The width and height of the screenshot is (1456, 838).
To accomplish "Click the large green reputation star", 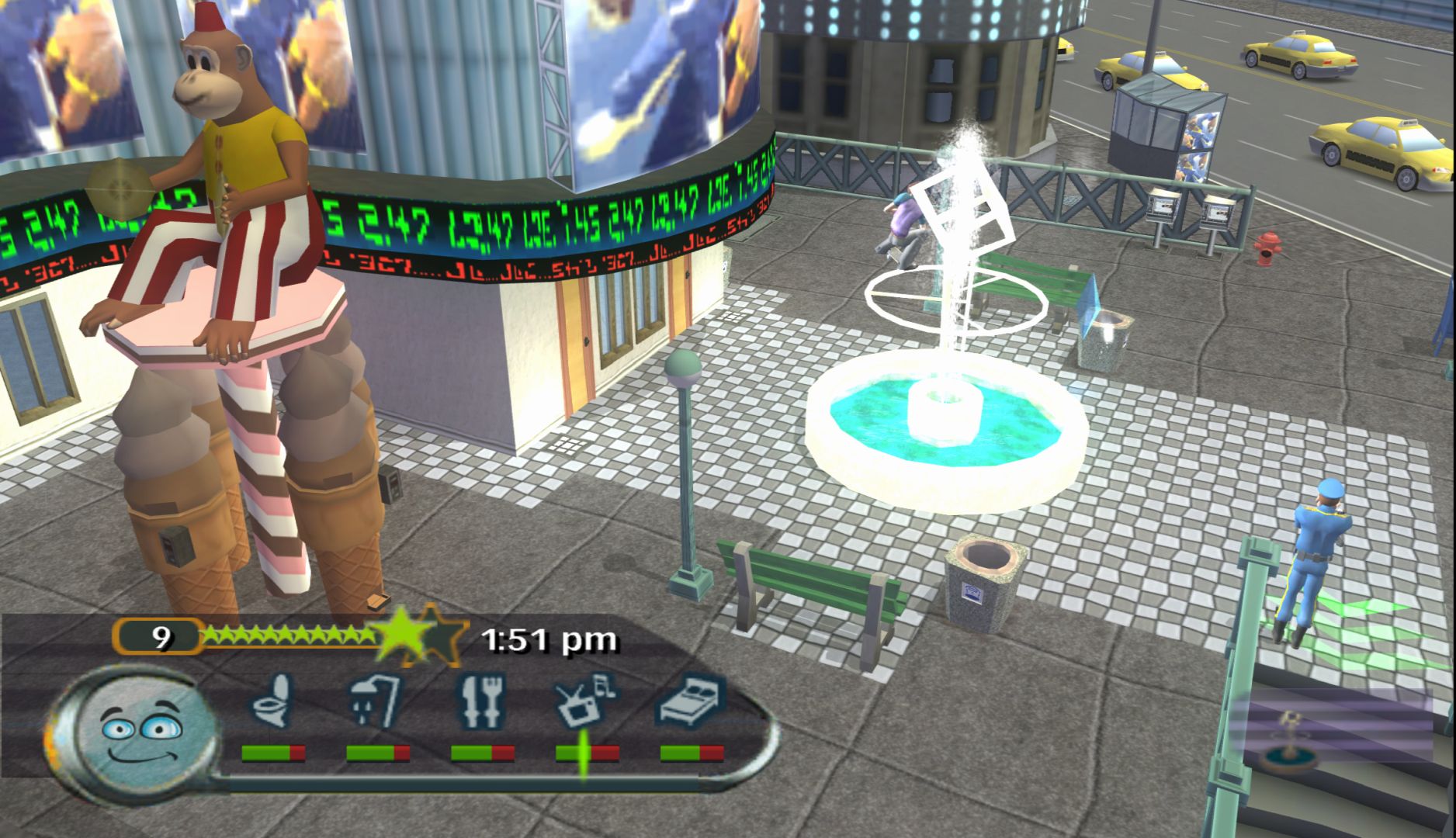I will 402,634.
